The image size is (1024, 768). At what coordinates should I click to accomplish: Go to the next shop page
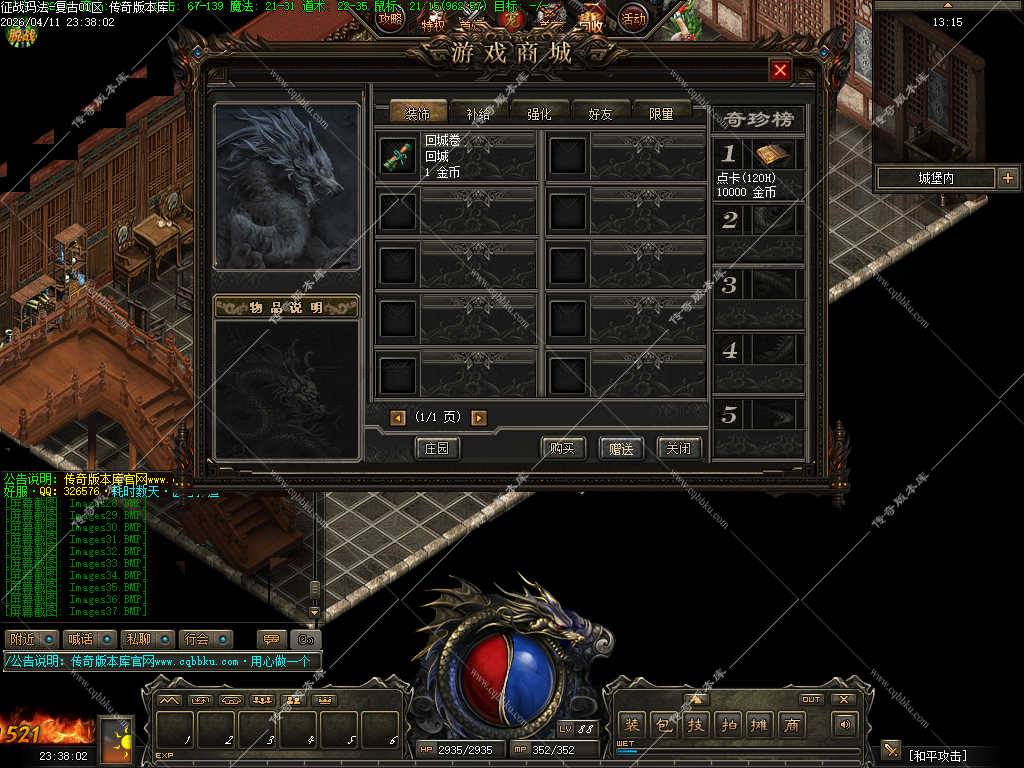pyautogui.click(x=479, y=418)
